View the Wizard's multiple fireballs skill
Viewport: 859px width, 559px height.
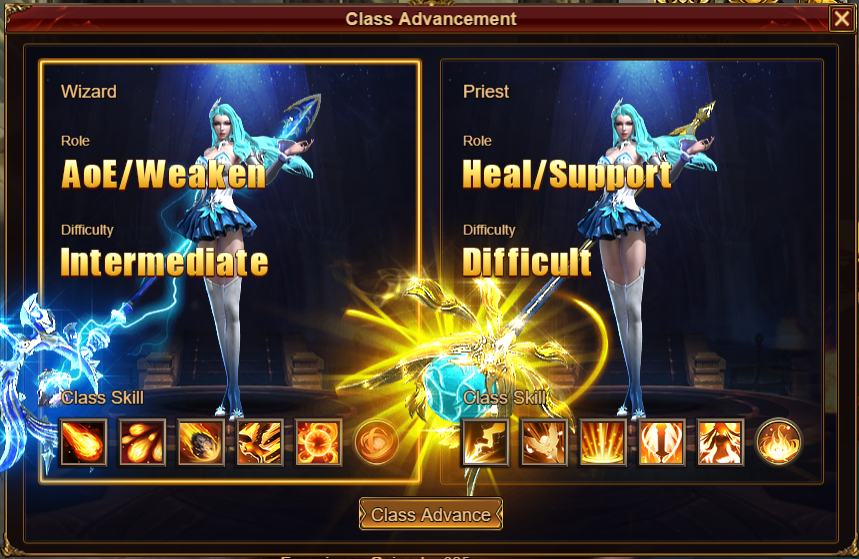tap(143, 442)
